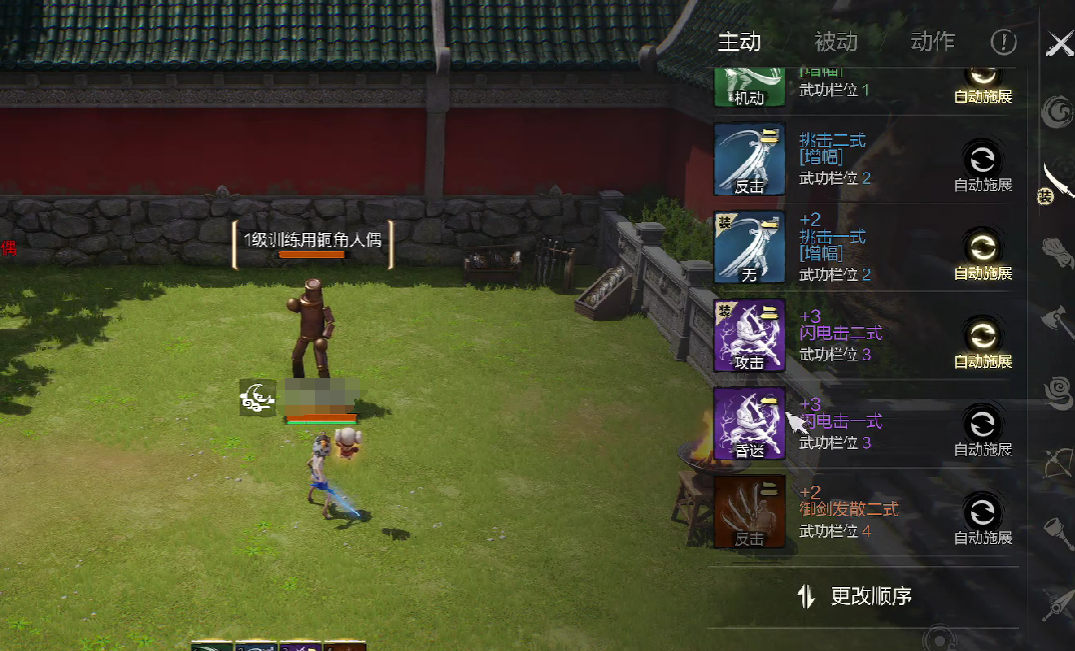Choose the 闪电击二式 skill icon
This screenshot has height=651, width=1075.
tap(749, 335)
